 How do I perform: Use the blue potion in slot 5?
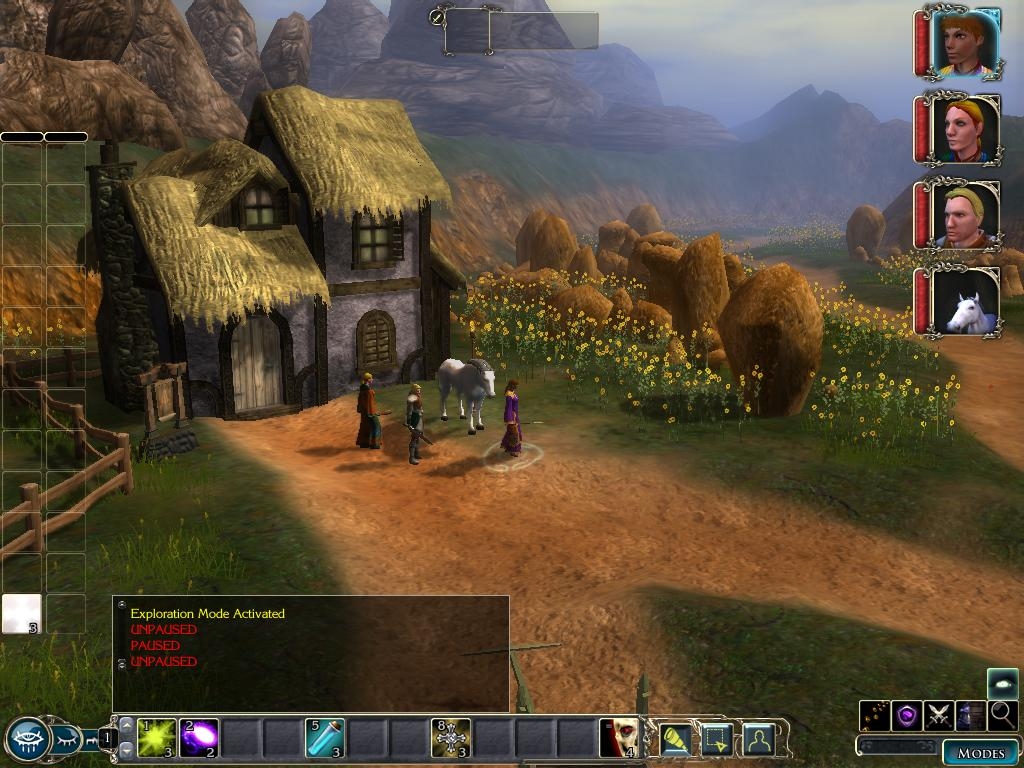tap(325, 738)
